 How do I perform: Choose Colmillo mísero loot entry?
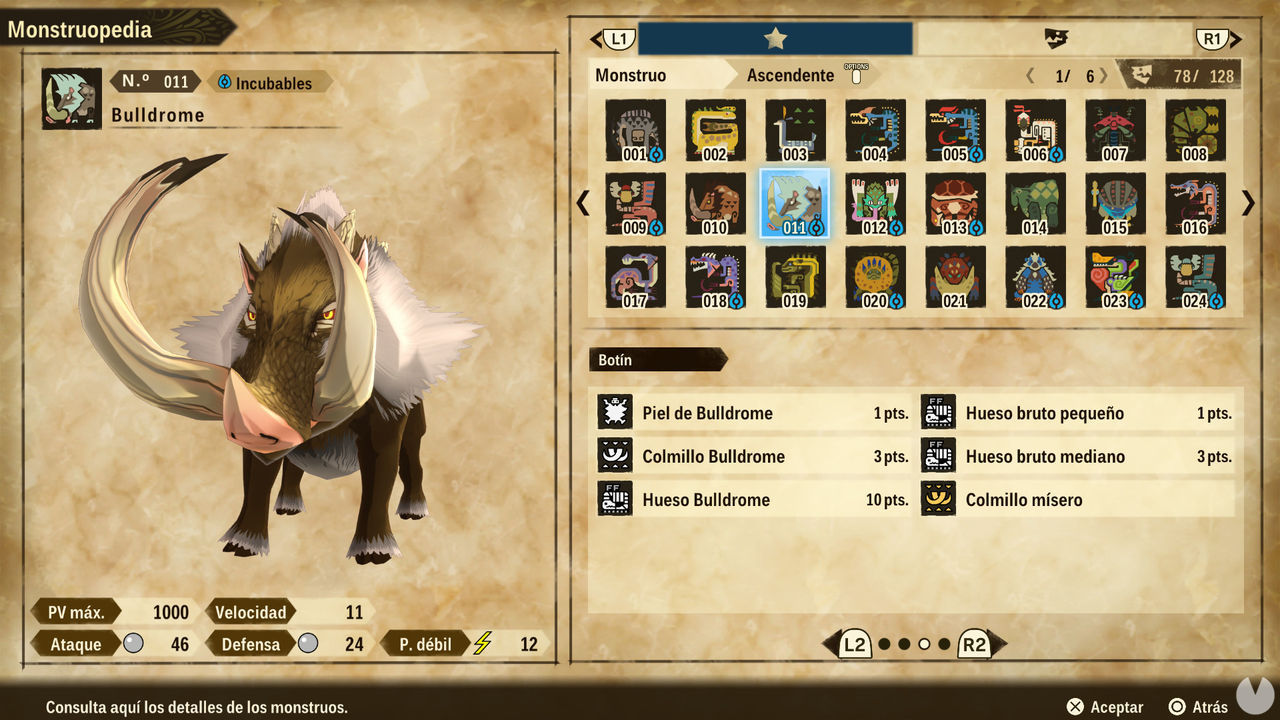(1076, 499)
